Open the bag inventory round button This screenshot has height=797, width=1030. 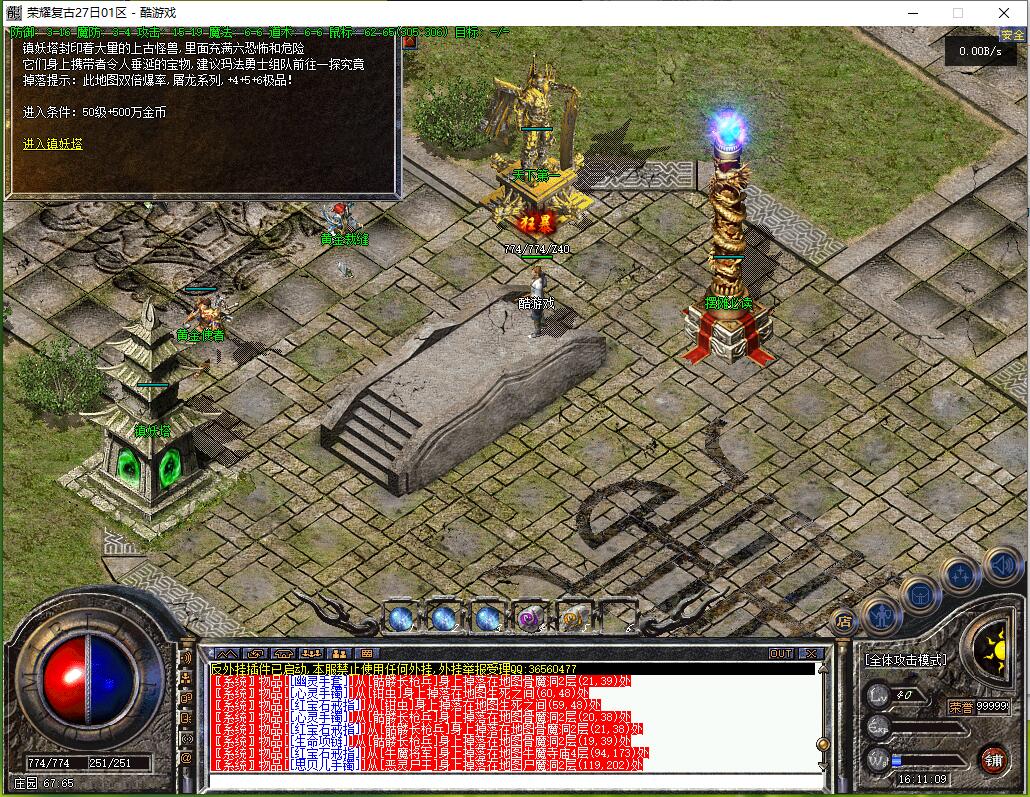pos(920,596)
